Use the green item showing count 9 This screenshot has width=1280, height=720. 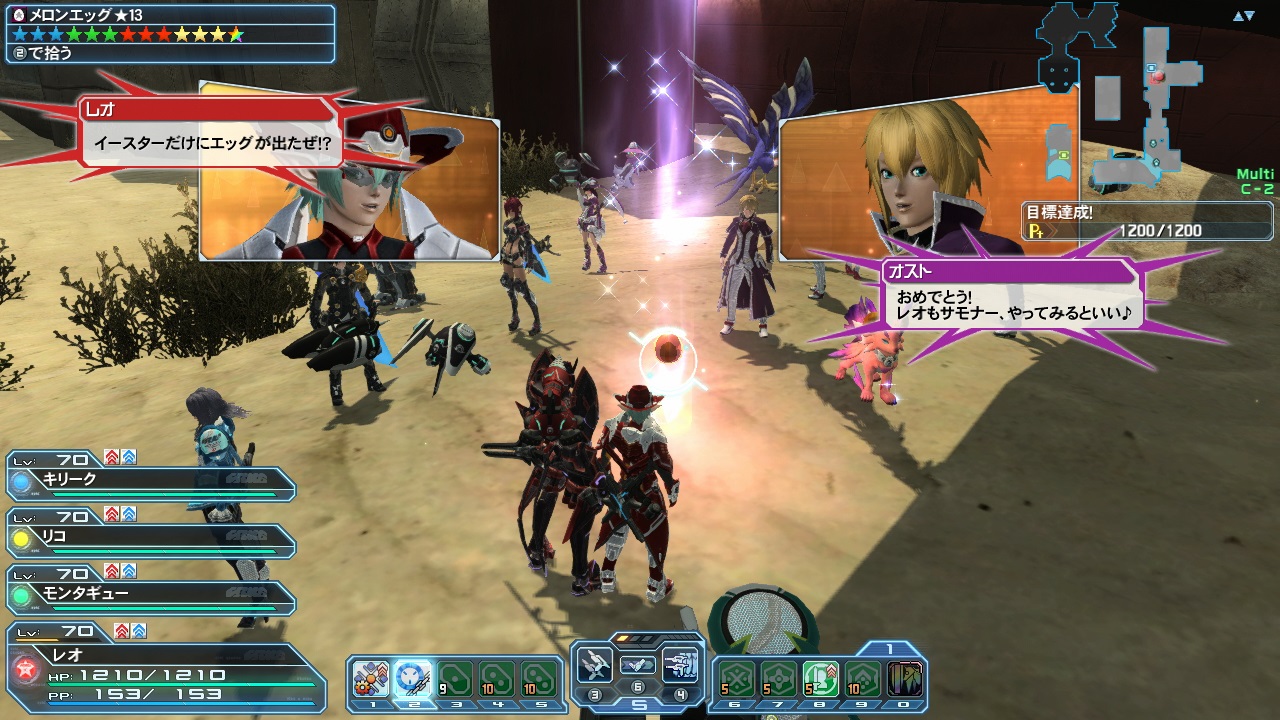455,679
